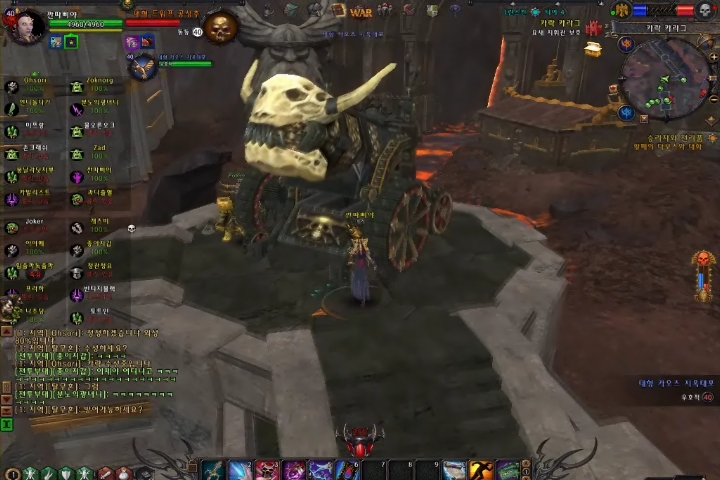The image size is (720, 480).
Task: Click the winged pet portrait icon
Action: coord(142,66)
